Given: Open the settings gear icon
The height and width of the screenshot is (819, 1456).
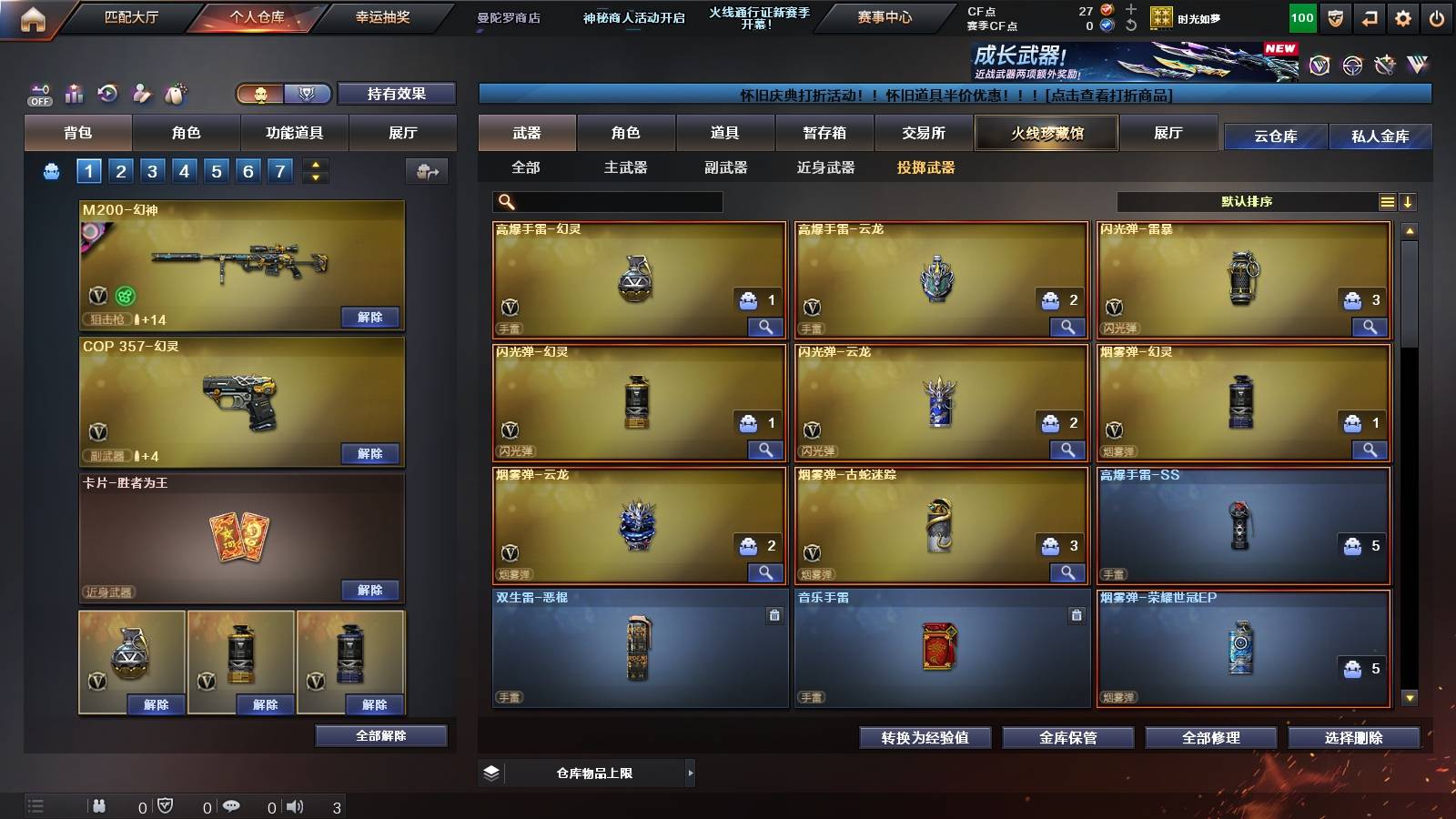Looking at the screenshot, I should (1404, 17).
